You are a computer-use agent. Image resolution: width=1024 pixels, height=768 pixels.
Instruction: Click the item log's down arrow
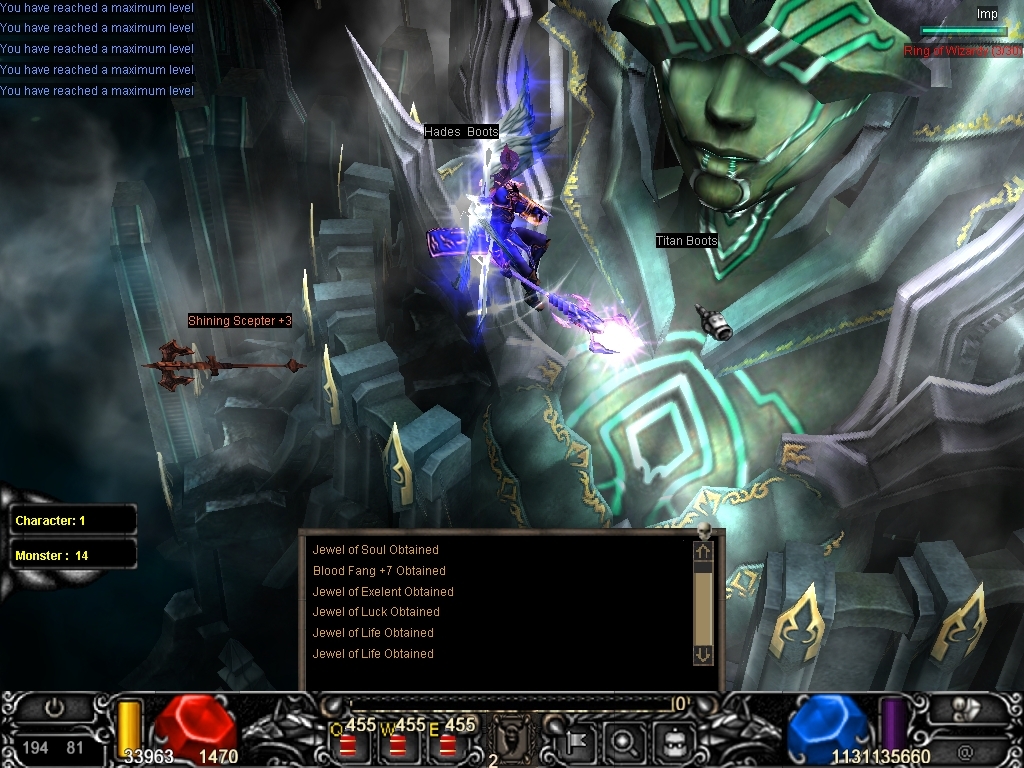click(703, 654)
